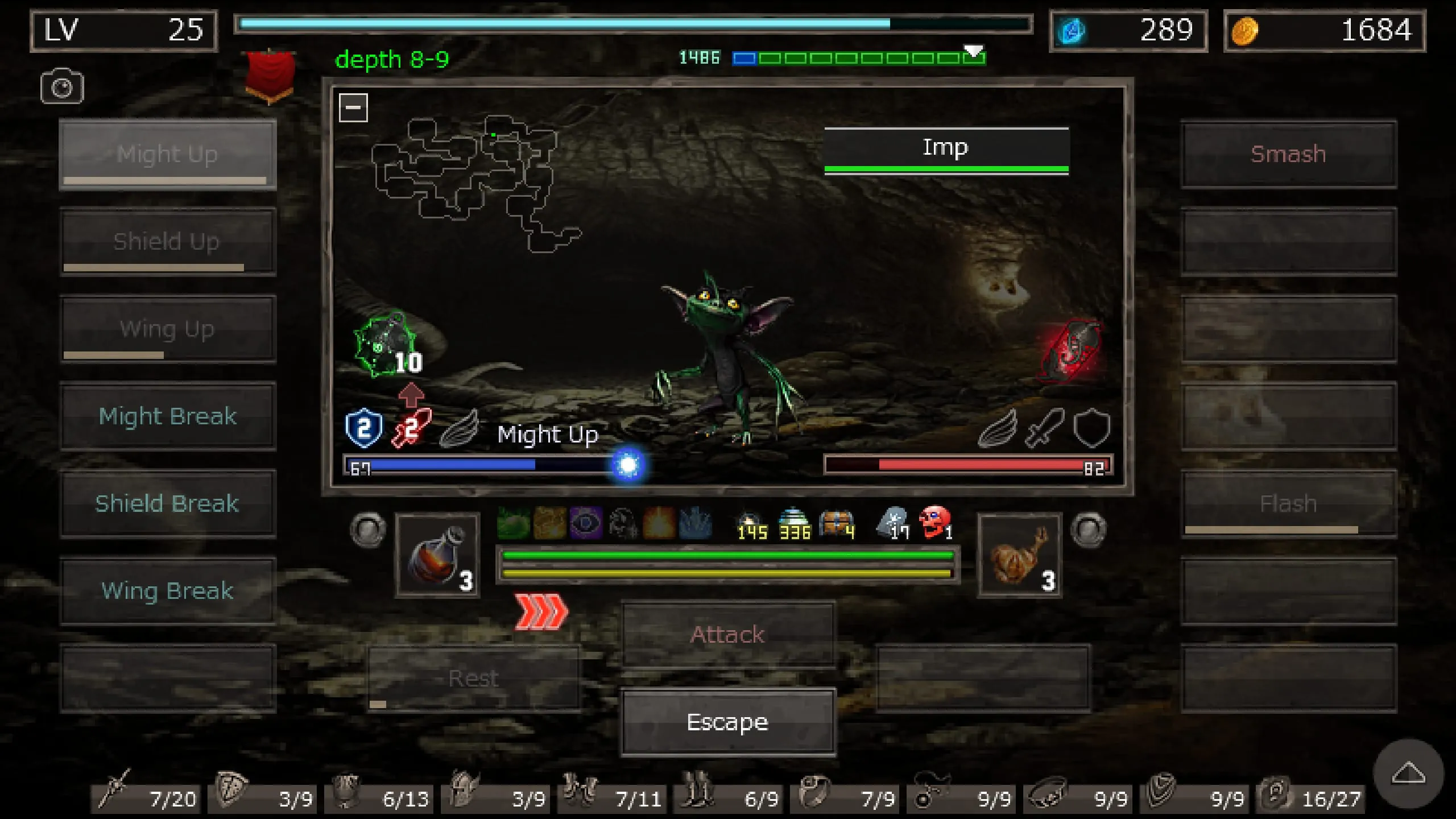This screenshot has height=819, width=1456.
Task: Select the Might Break skill
Action: [168, 416]
